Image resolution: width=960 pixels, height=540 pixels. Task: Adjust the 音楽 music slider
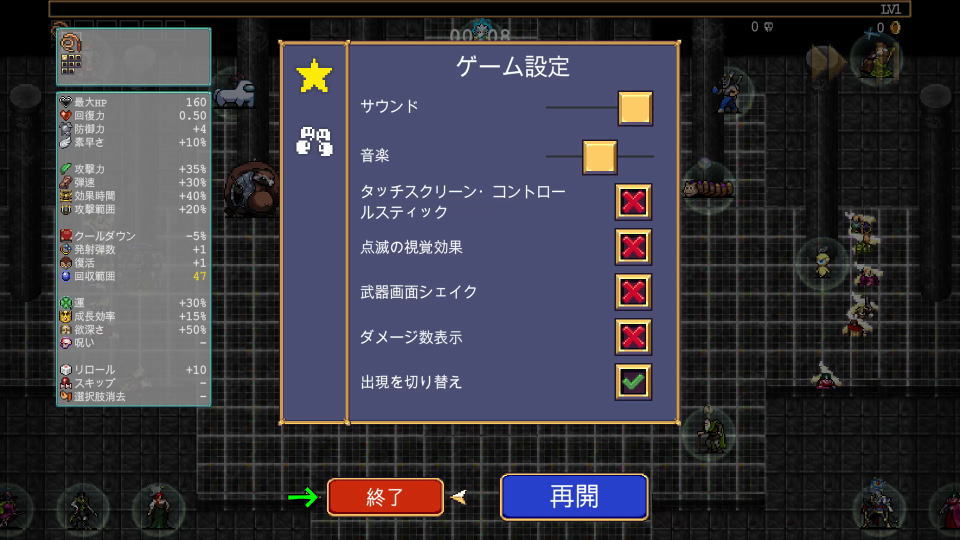tap(599, 157)
